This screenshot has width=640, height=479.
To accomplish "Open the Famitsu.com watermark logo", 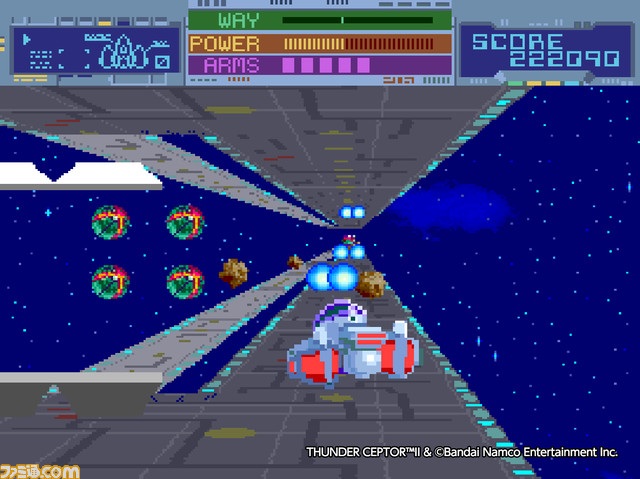I will point(40,467).
